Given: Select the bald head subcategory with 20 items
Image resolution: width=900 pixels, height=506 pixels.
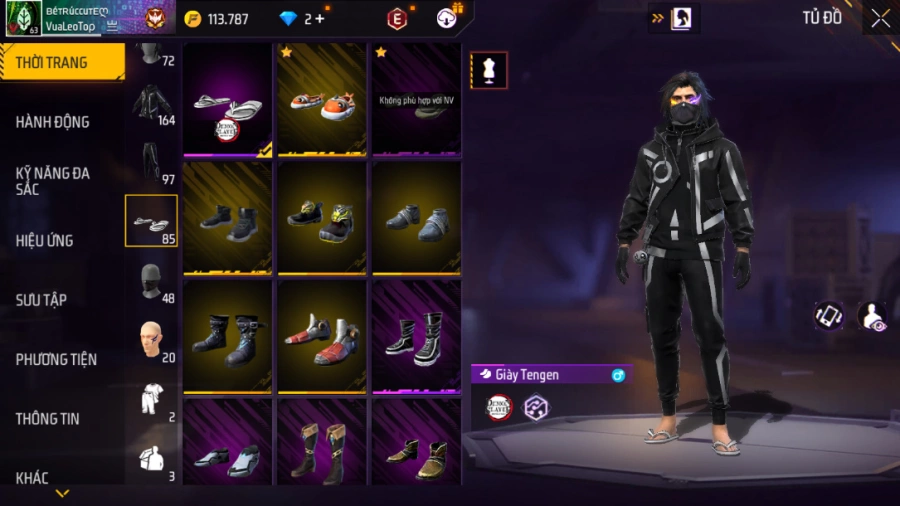Looking at the screenshot, I should [152, 340].
